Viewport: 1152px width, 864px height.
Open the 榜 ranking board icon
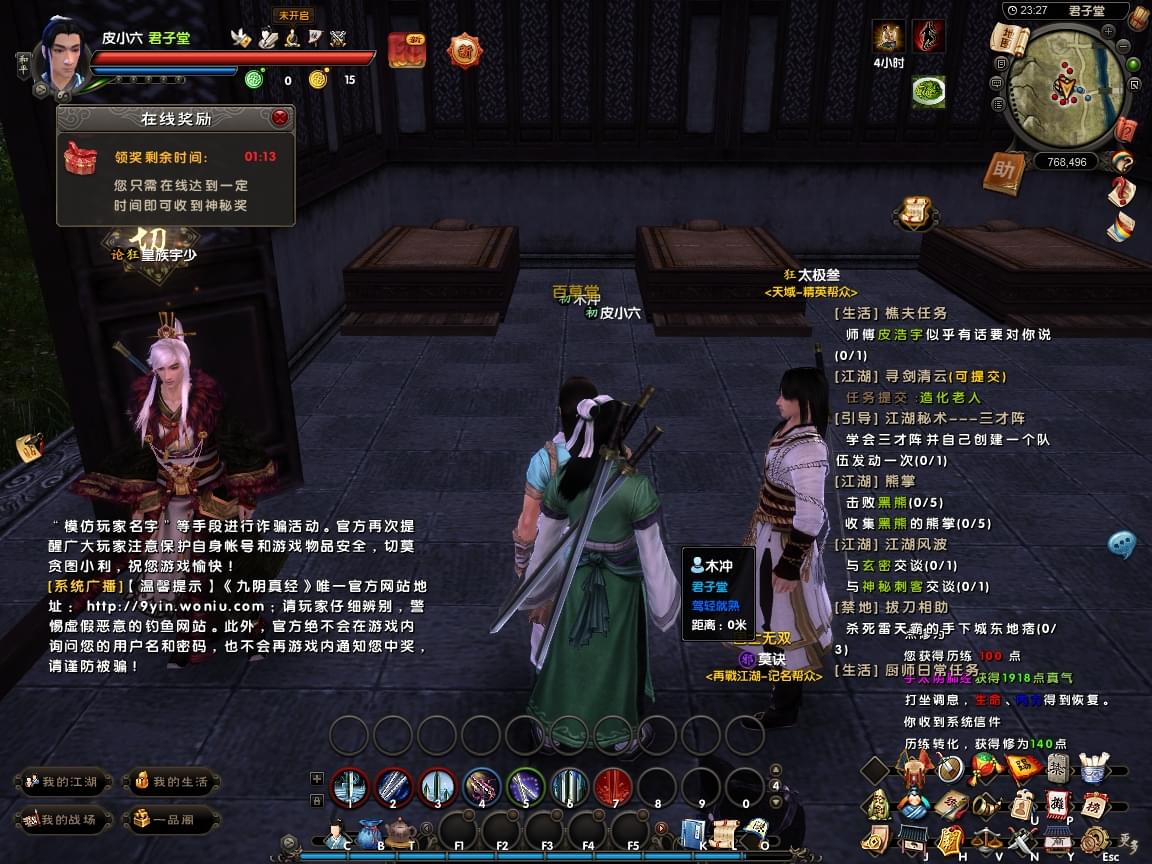click(1092, 804)
